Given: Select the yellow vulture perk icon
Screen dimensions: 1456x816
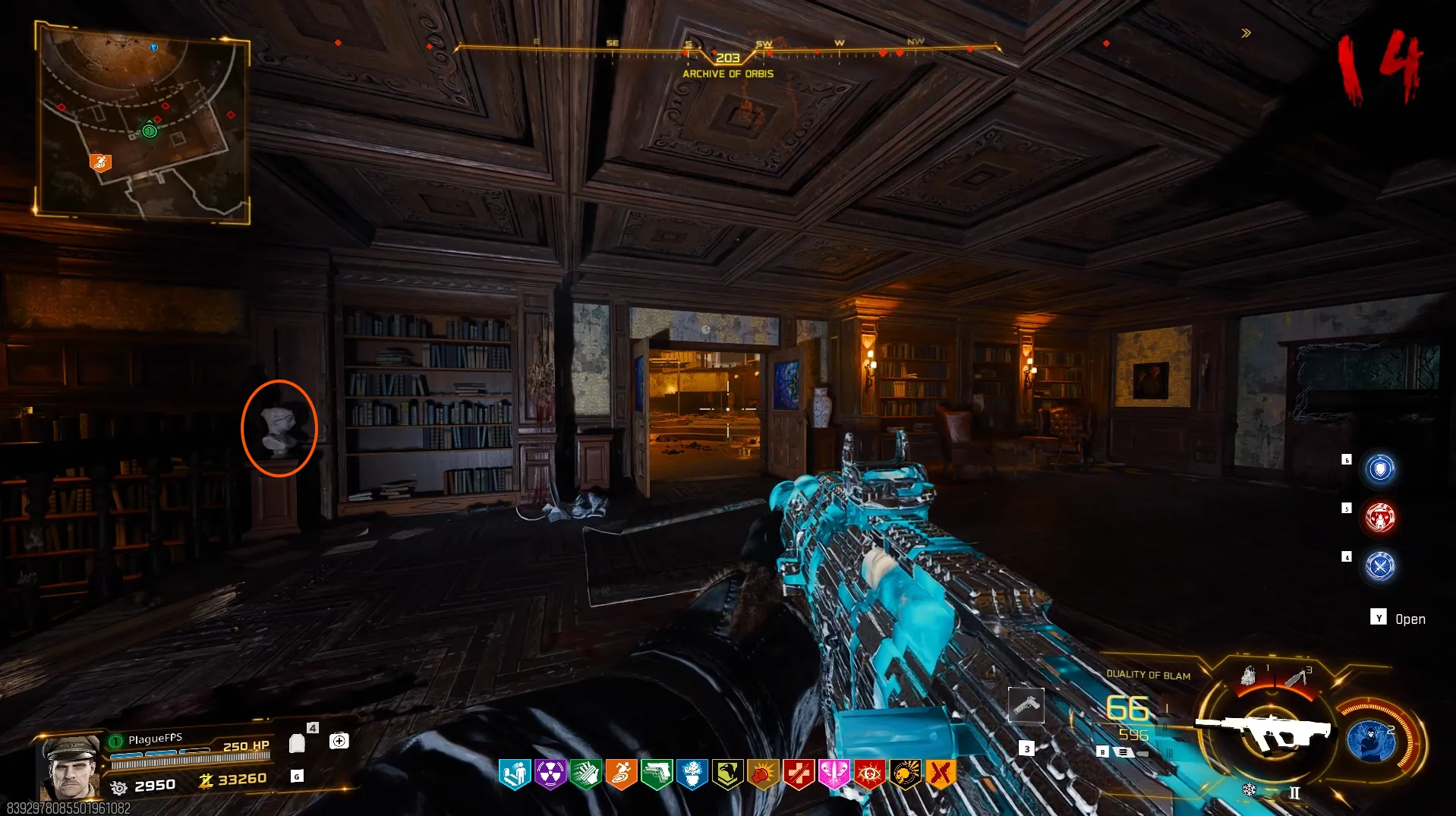Looking at the screenshot, I should (727, 774).
